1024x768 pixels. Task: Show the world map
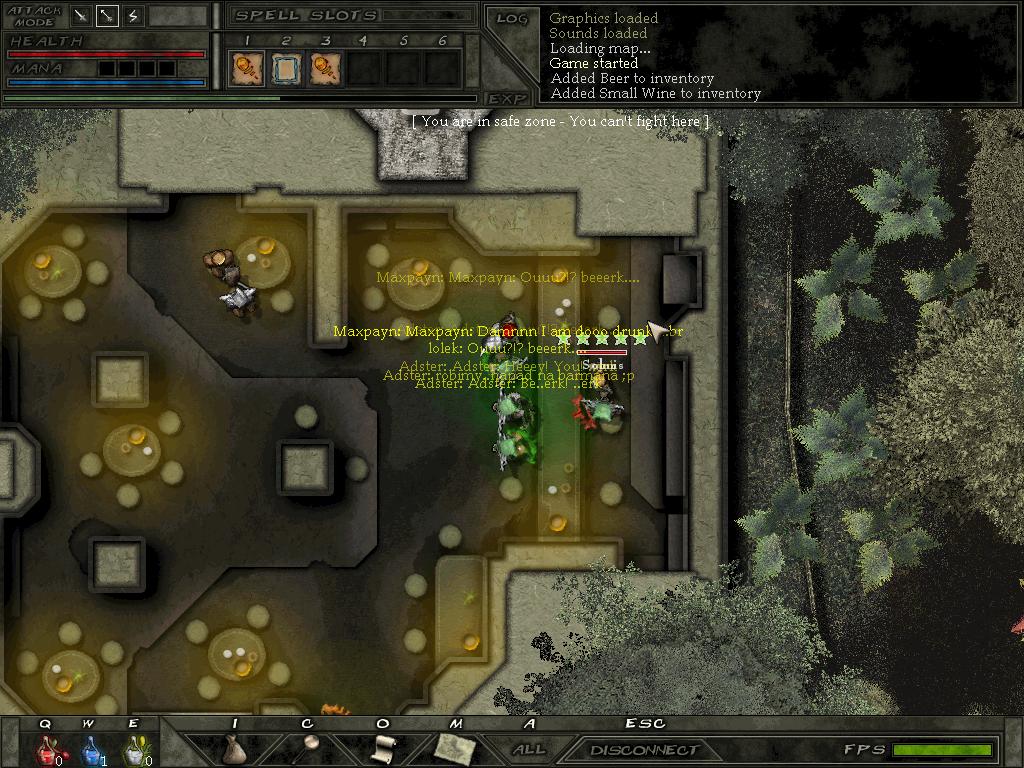coord(453,747)
